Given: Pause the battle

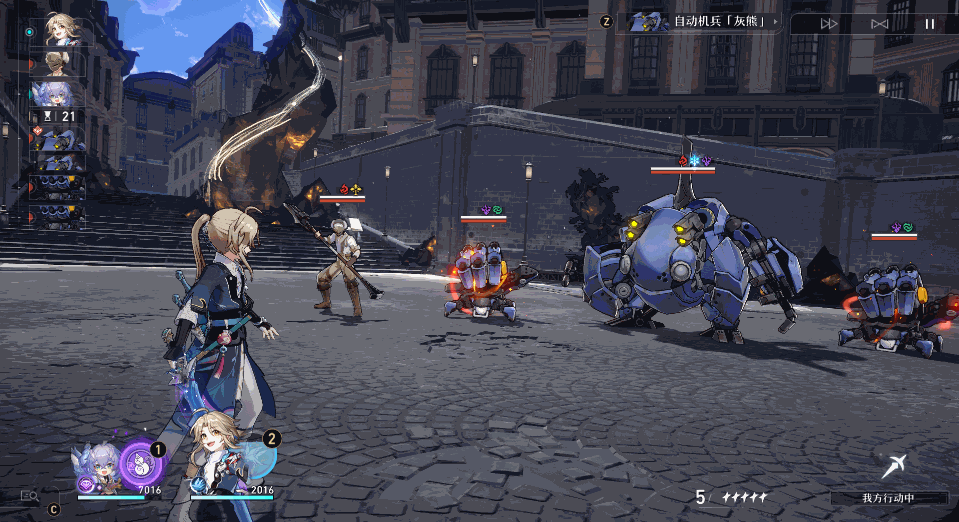Looking at the screenshot, I should point(929,23).
